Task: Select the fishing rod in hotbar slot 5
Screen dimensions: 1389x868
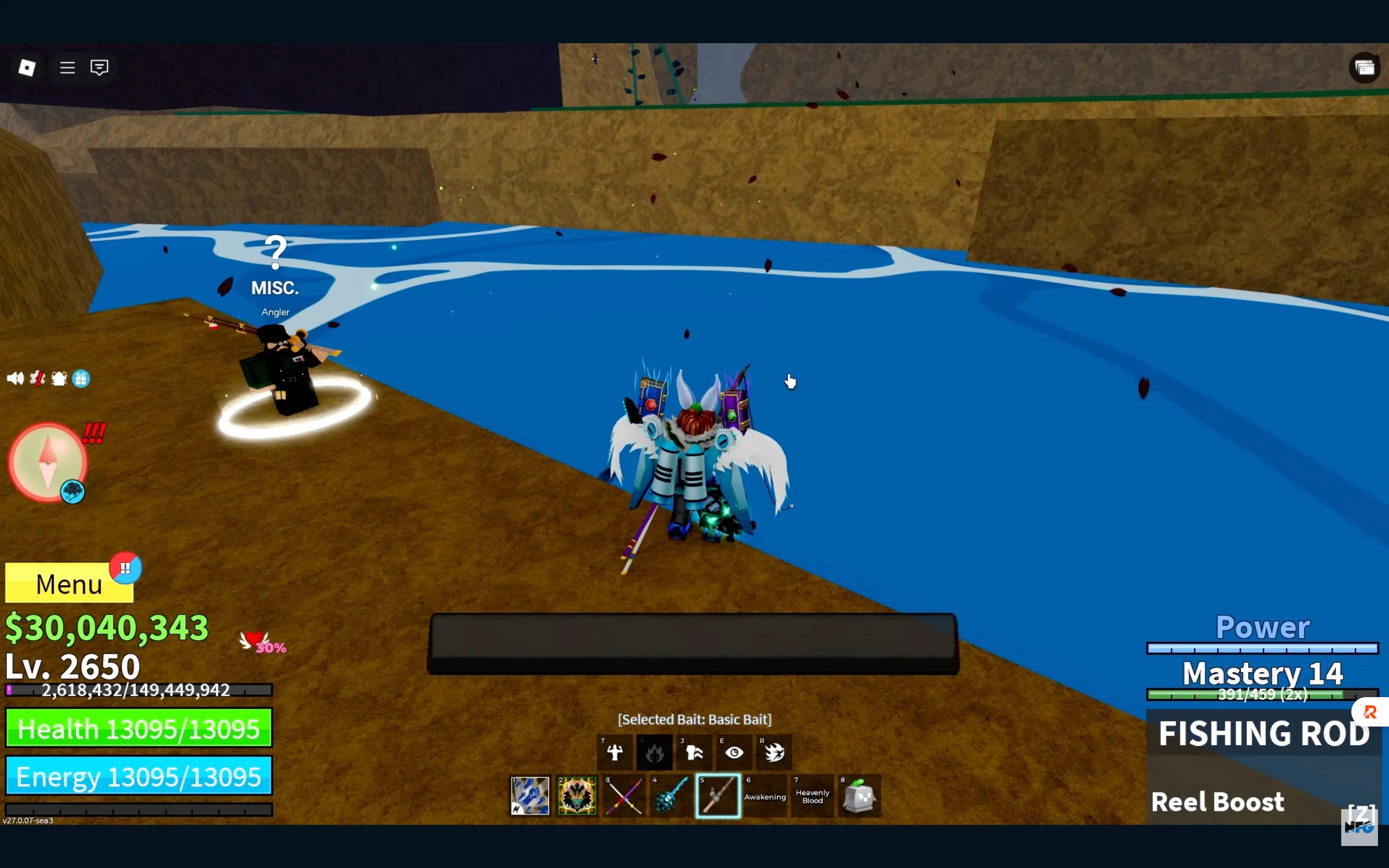Action: [x=717, y=796]
